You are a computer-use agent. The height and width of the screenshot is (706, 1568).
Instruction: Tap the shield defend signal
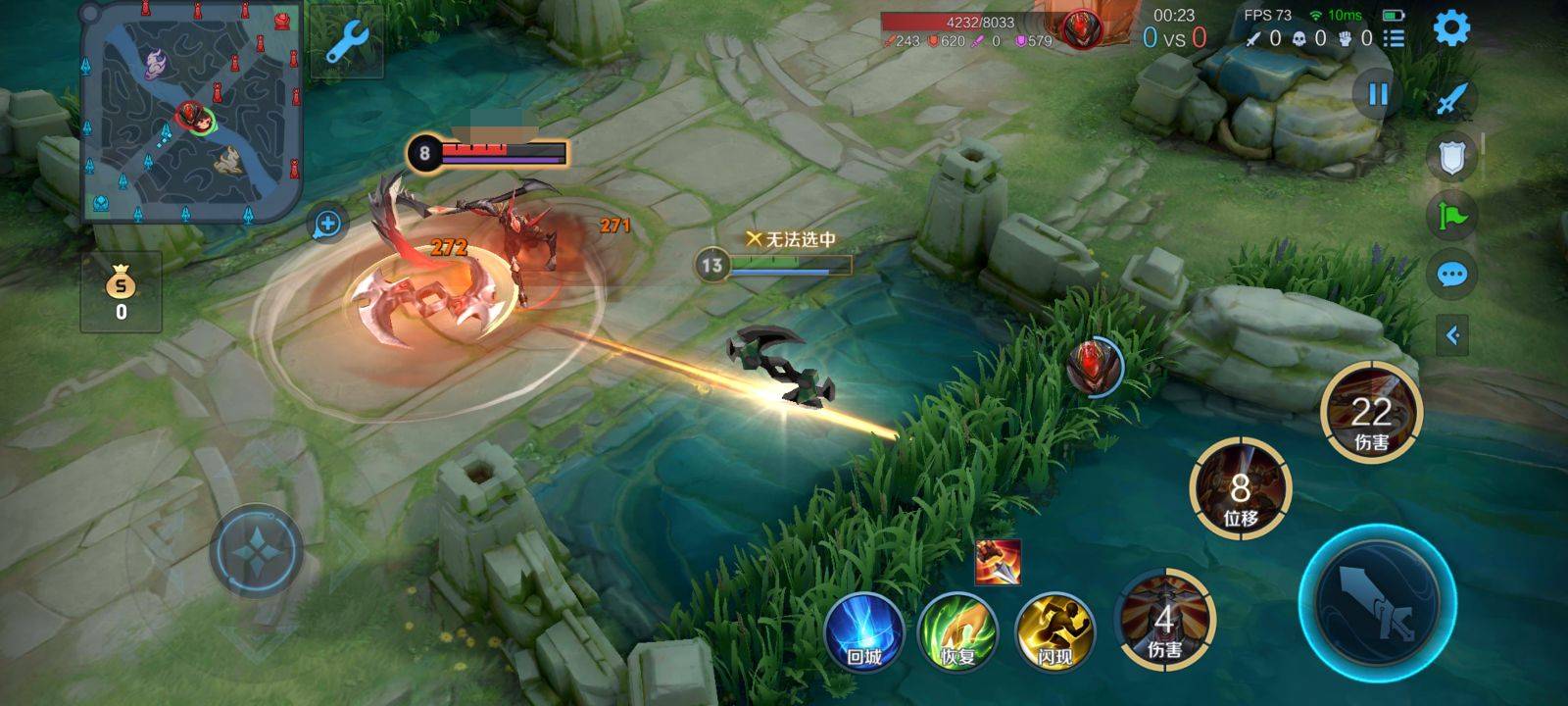coord(1451,157)
